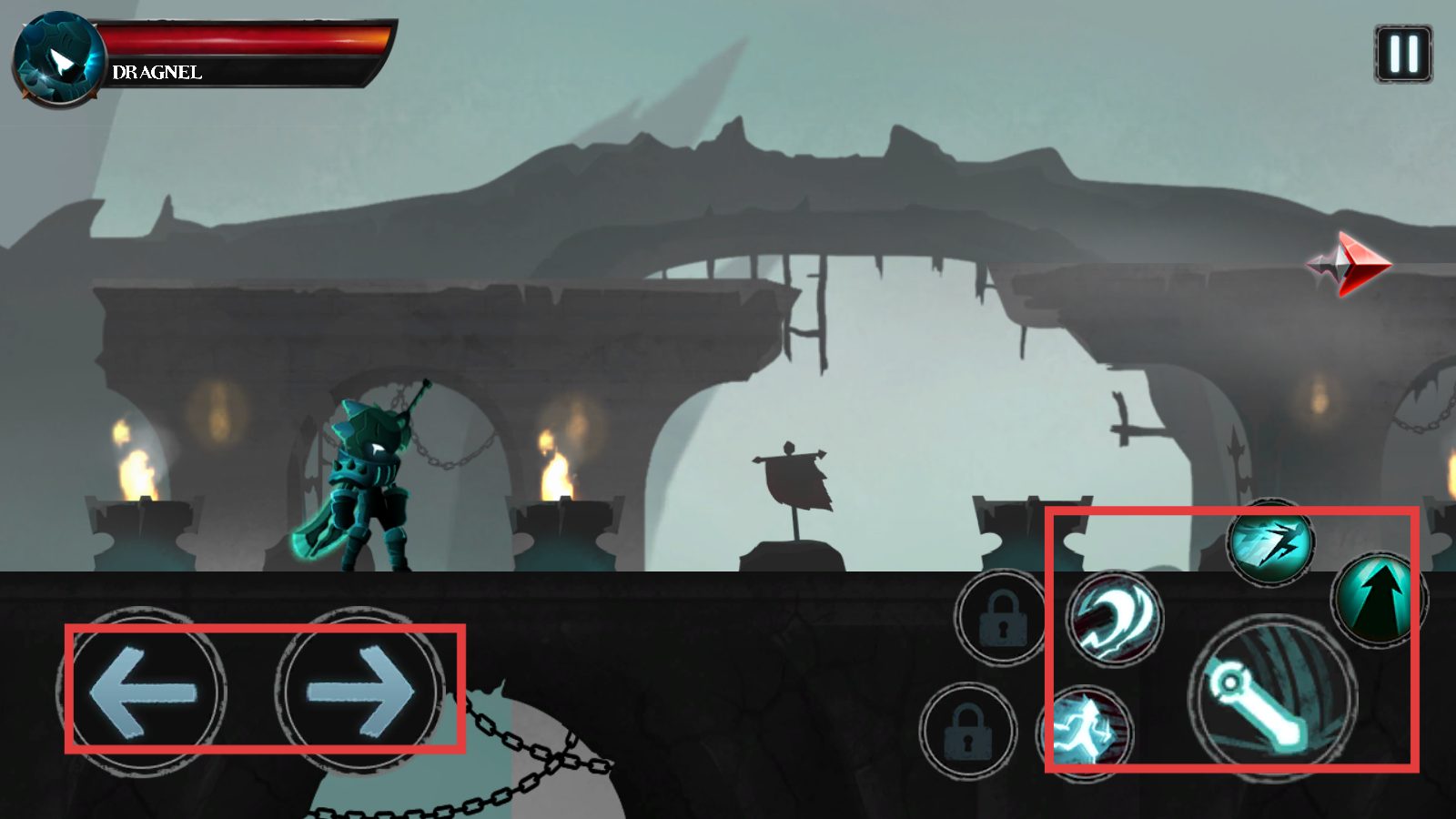
Task: Click the Dragnel character portrait
Action: 59,60
